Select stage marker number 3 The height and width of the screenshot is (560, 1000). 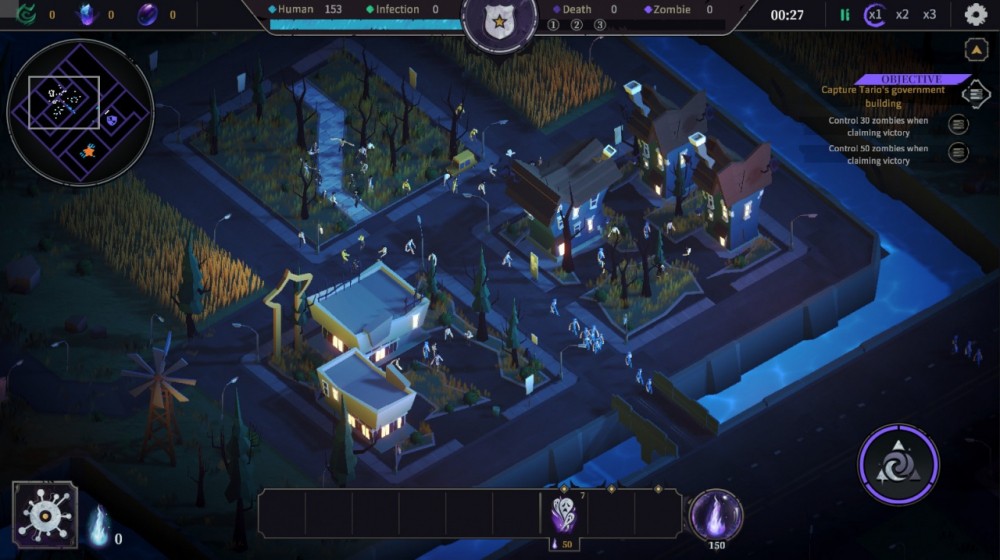pyautogui.click(x=599, y=25)
